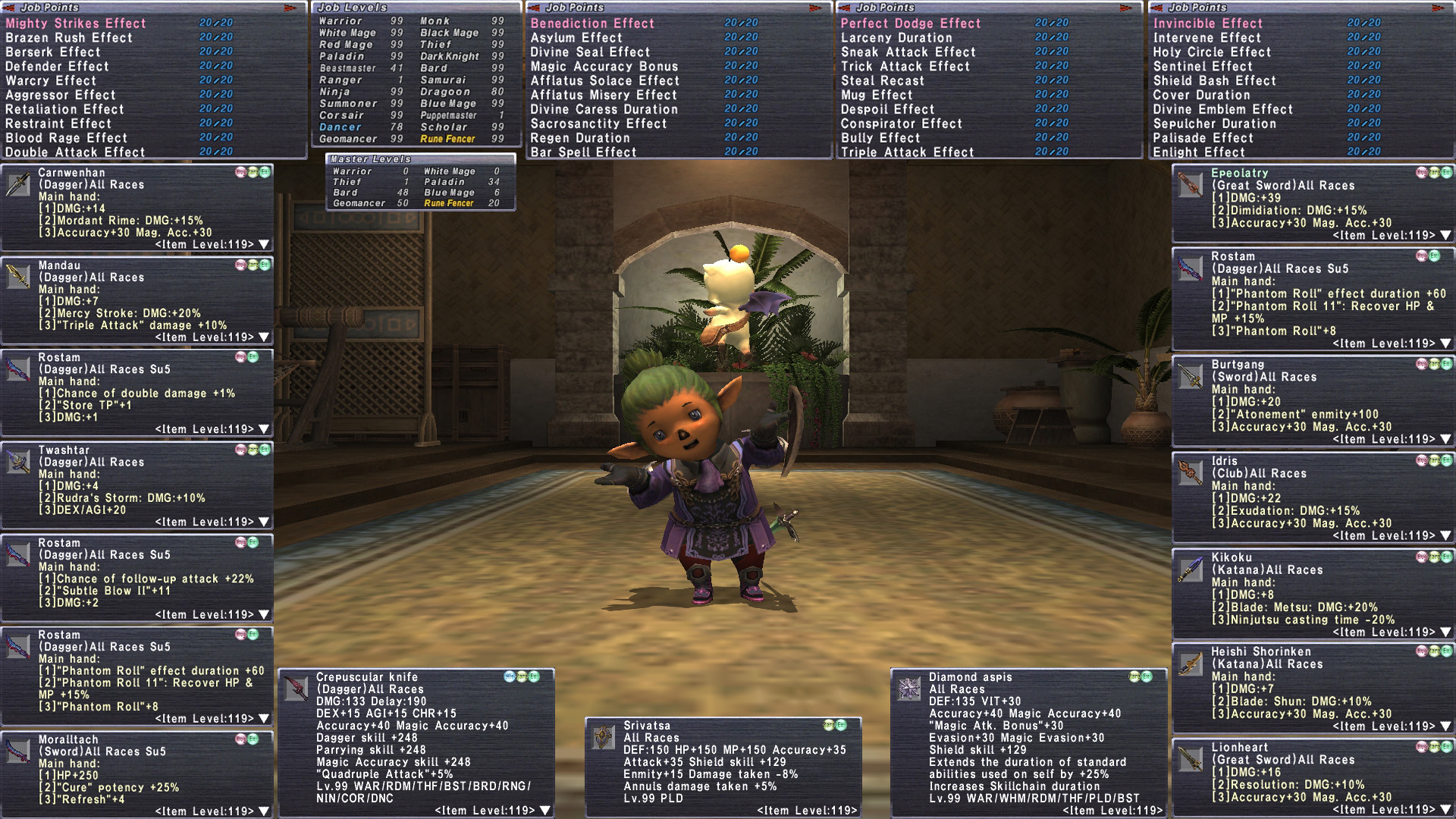
Task: Select the Mighty Strikes Effect entry
Action: (x=76, y=24)
